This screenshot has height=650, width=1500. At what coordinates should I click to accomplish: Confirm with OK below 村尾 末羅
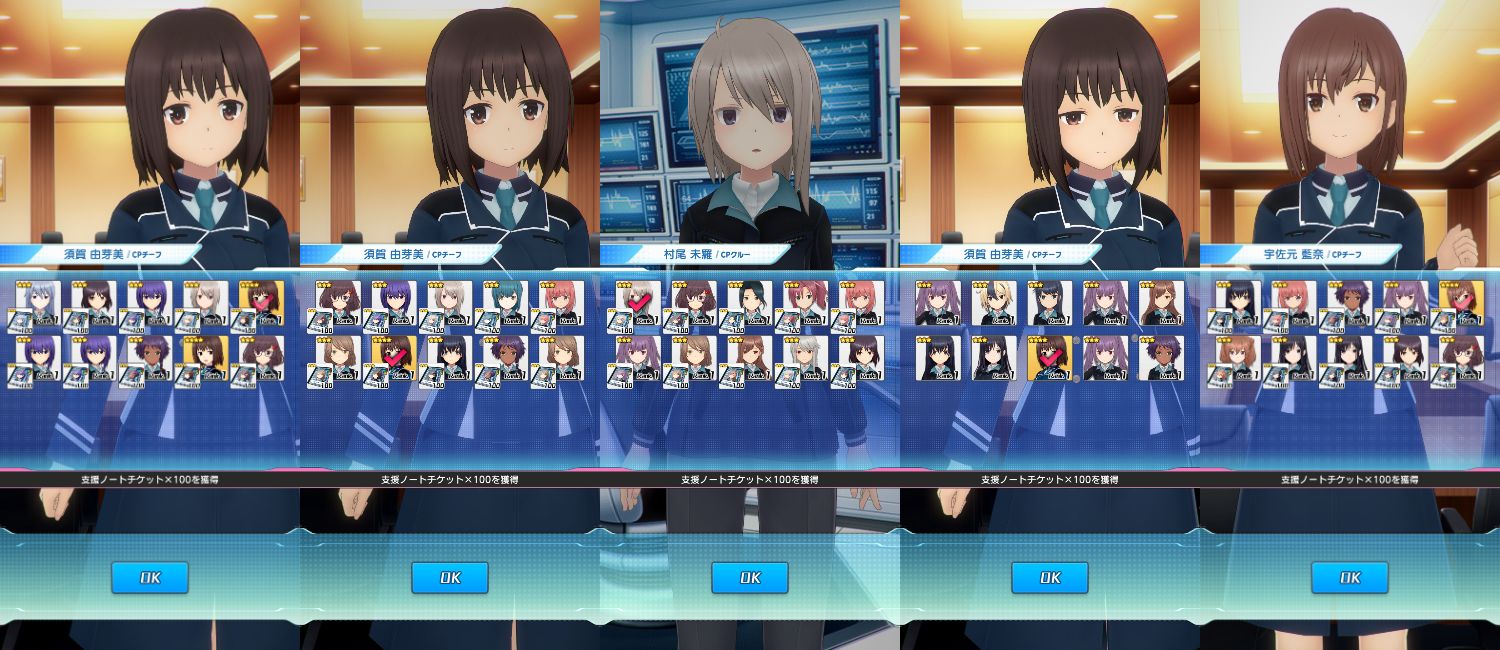pos(749,577)
